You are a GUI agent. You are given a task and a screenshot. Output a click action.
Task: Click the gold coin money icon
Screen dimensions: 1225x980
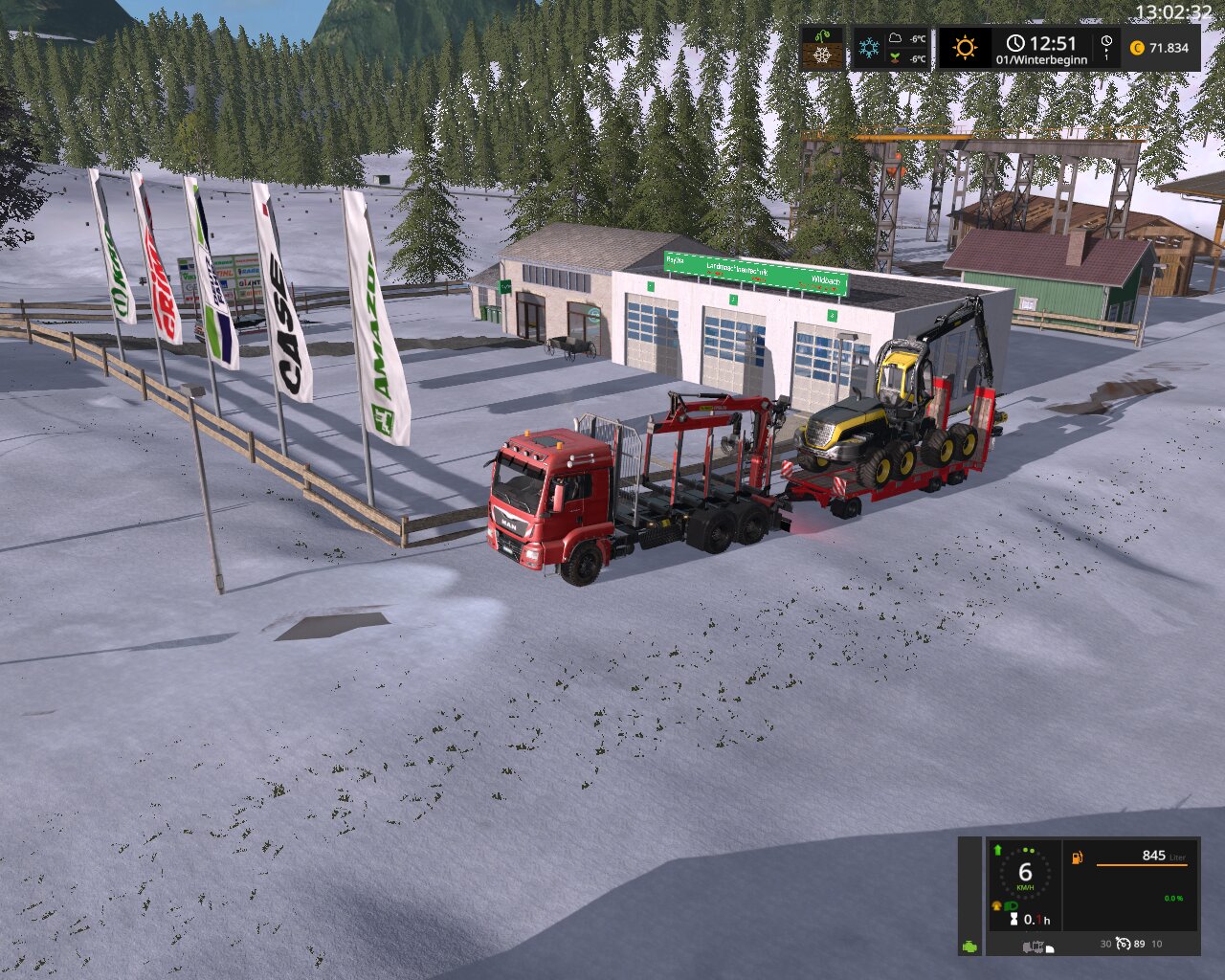(1137, 48)
